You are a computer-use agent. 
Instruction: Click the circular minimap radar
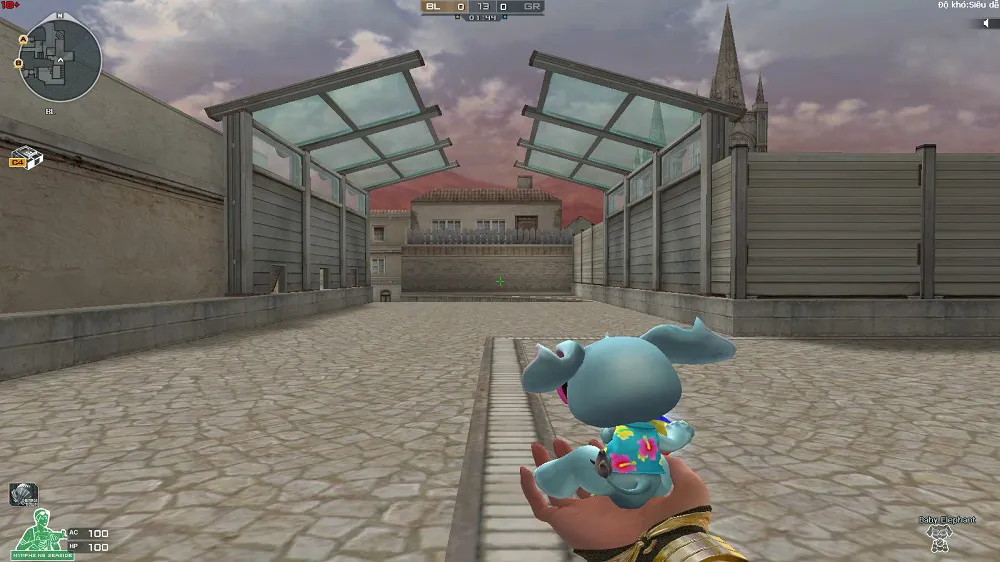click(60, 61)
